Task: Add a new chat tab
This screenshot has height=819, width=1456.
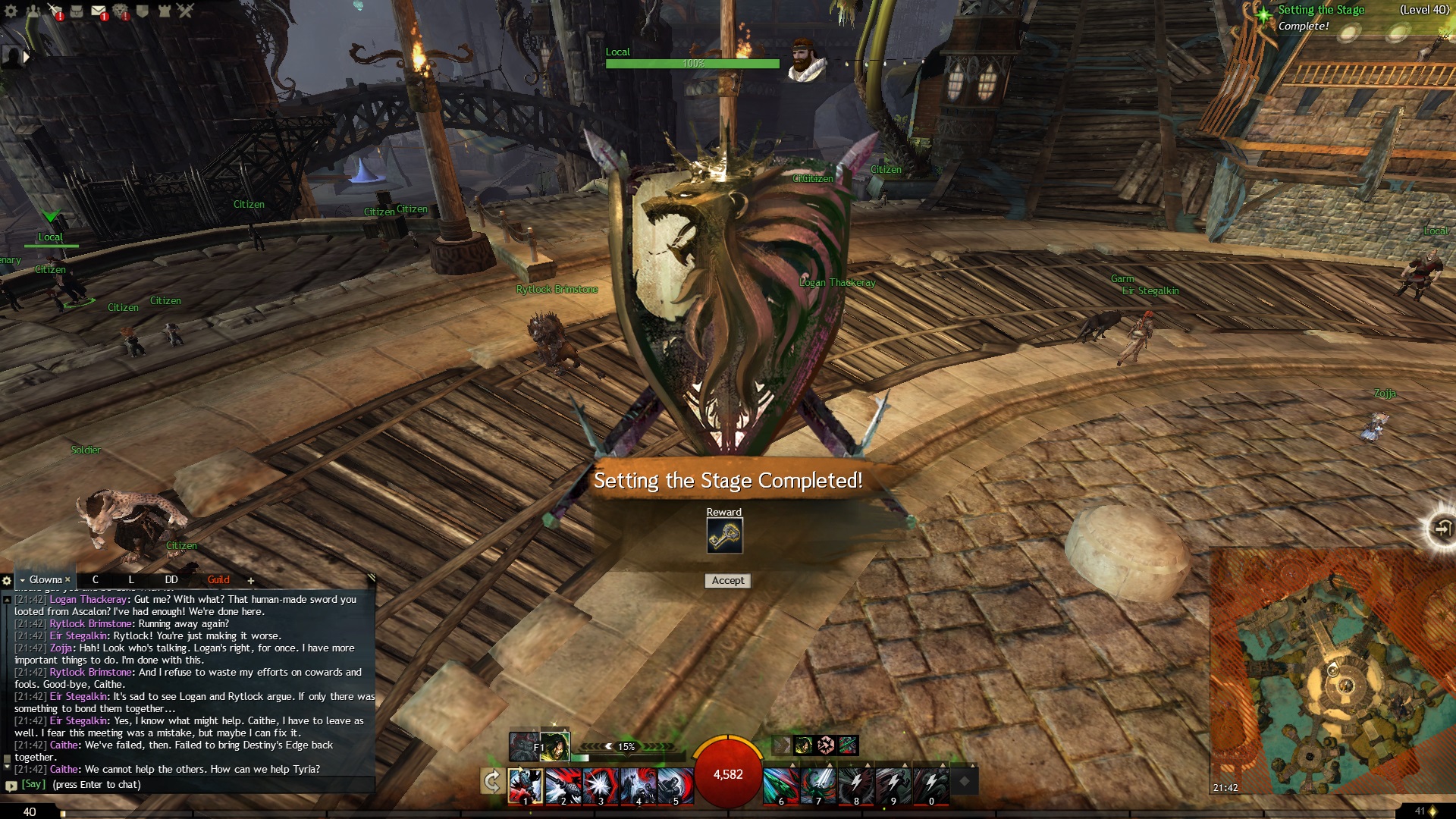Action: click(251, 581)
